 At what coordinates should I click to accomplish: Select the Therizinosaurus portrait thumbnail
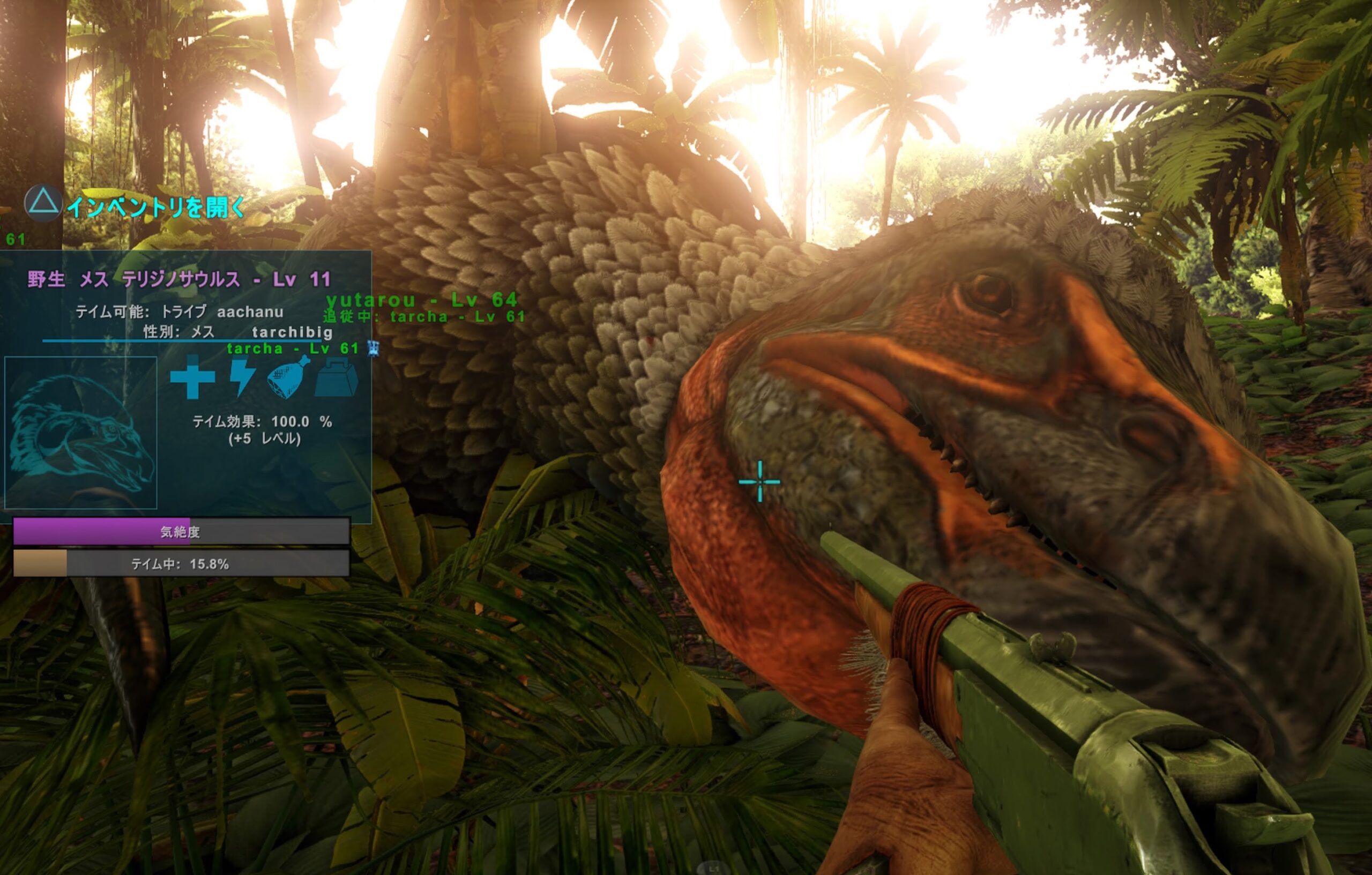pyautogui.click(x=80, y=432)
